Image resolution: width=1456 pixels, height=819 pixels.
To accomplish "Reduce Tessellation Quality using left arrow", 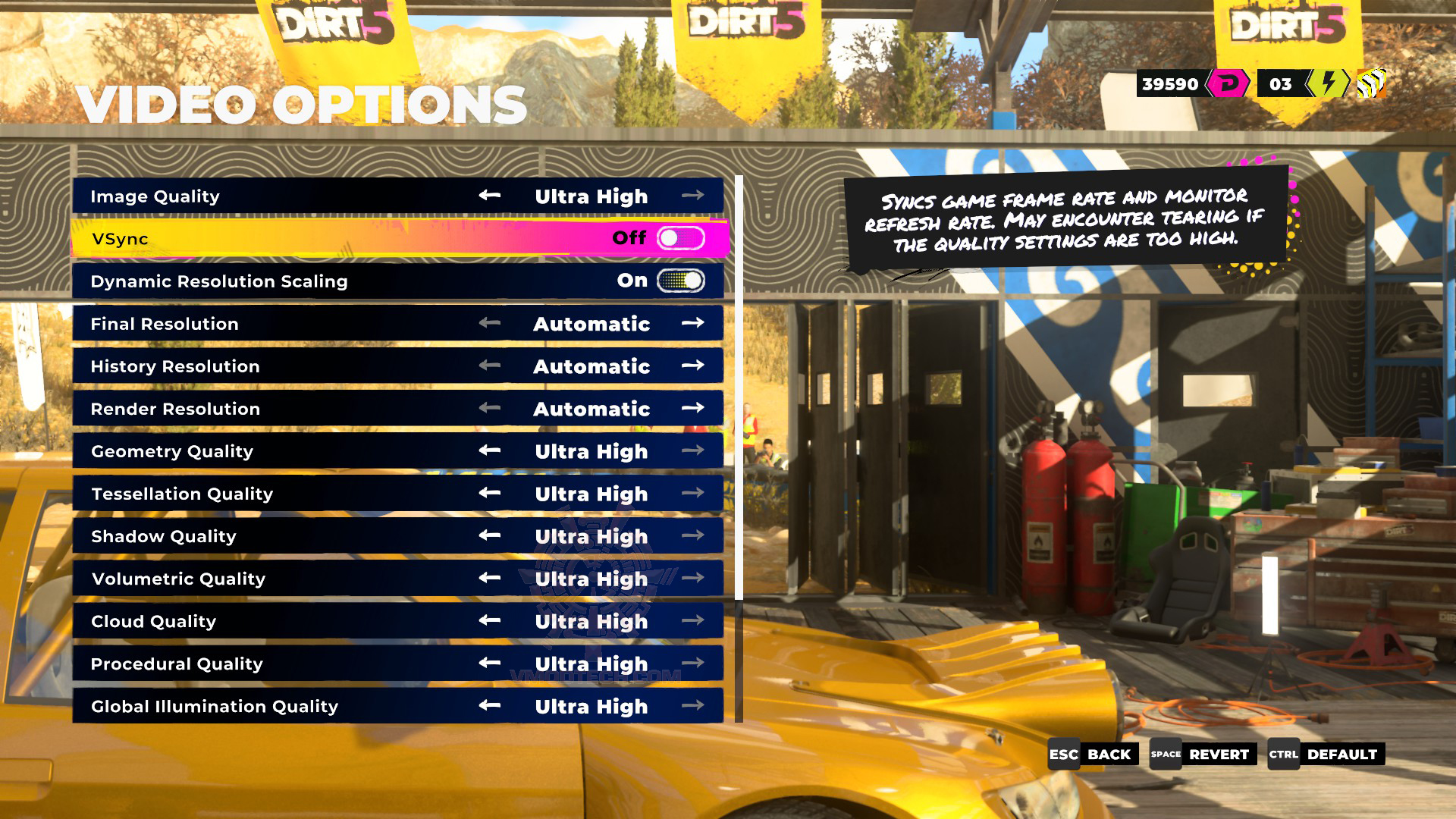I will pos(490,493).
